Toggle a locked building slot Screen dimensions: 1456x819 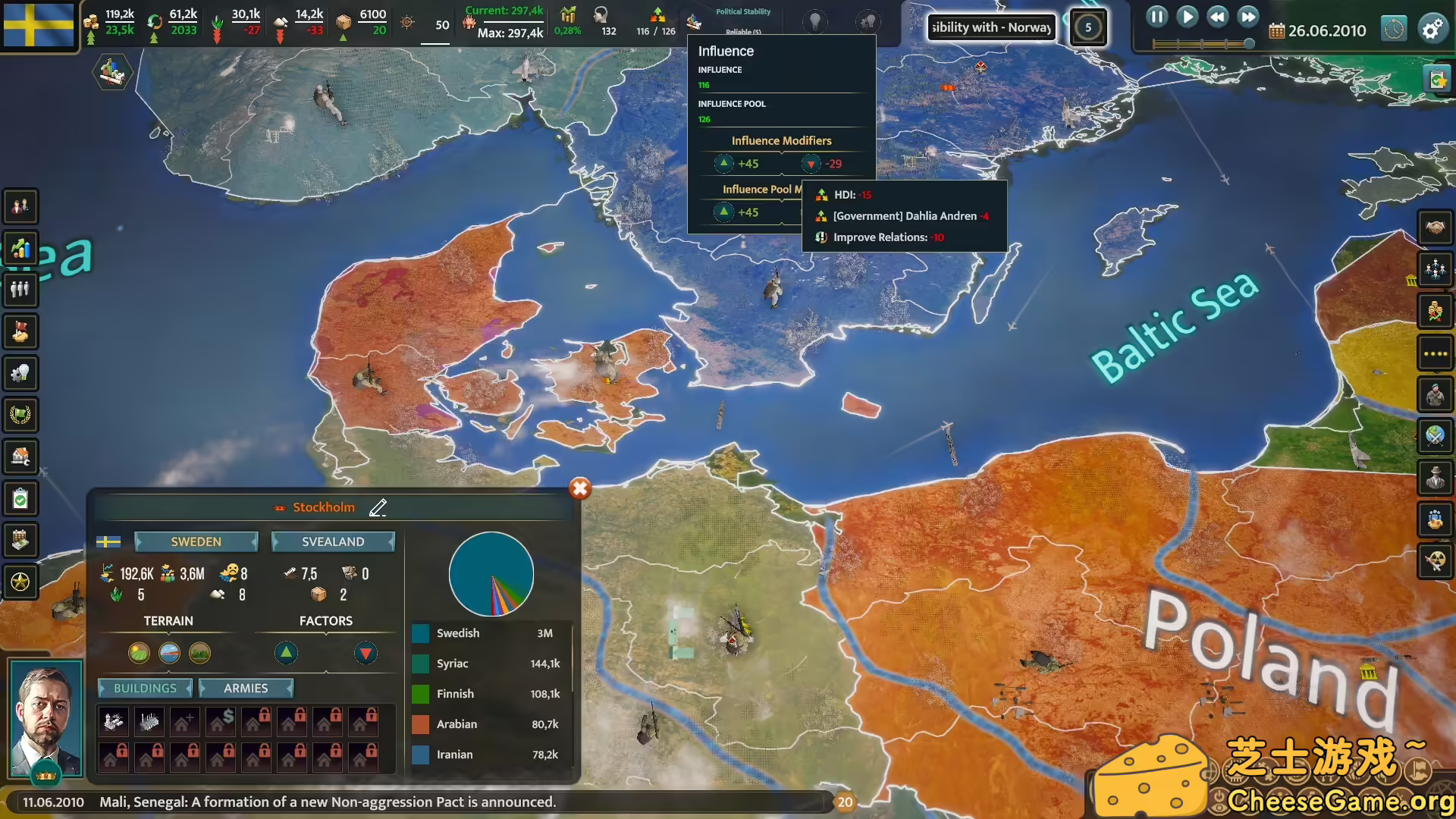[257, 721]
